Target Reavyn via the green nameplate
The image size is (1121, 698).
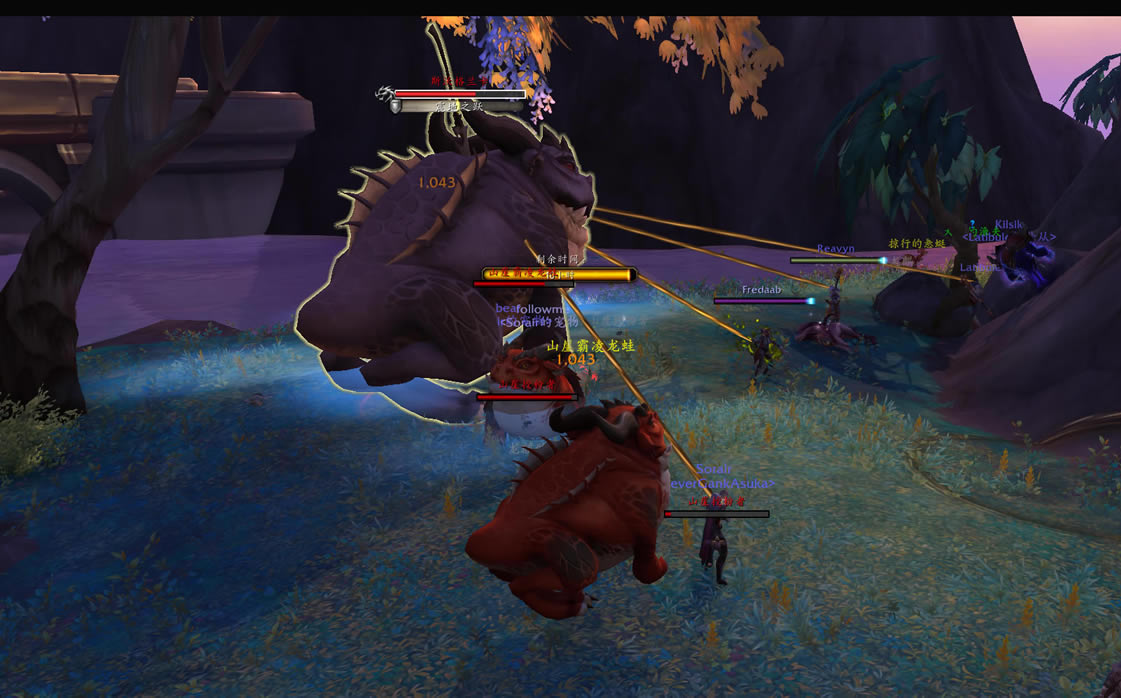coord(836,260)
